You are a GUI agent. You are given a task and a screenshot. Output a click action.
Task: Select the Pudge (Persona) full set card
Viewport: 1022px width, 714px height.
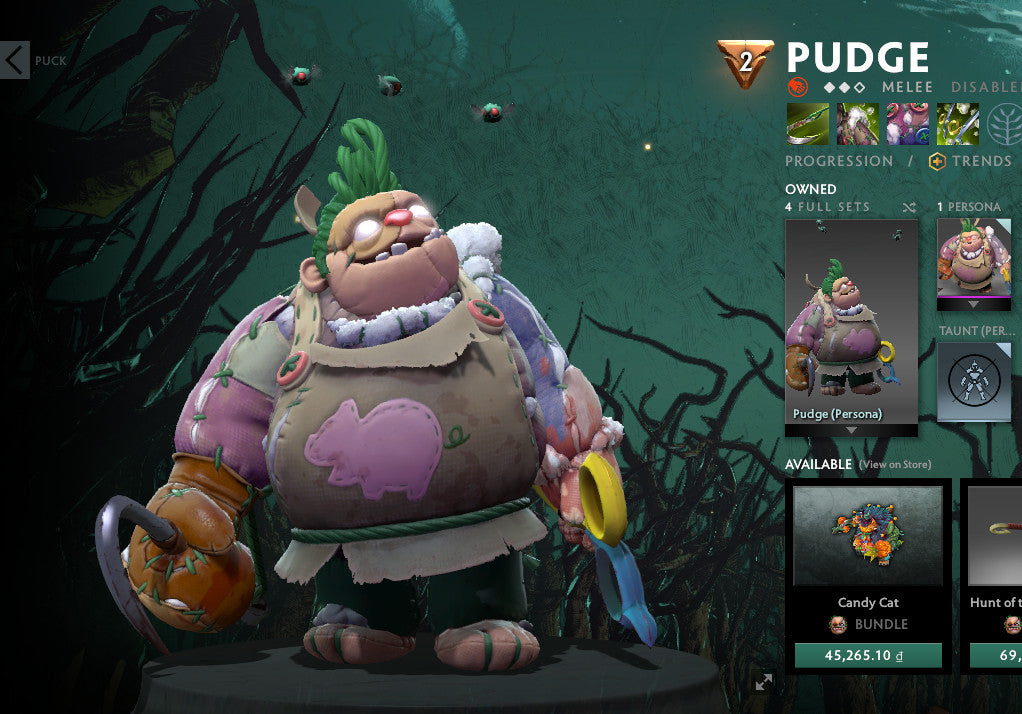point(851,323)
